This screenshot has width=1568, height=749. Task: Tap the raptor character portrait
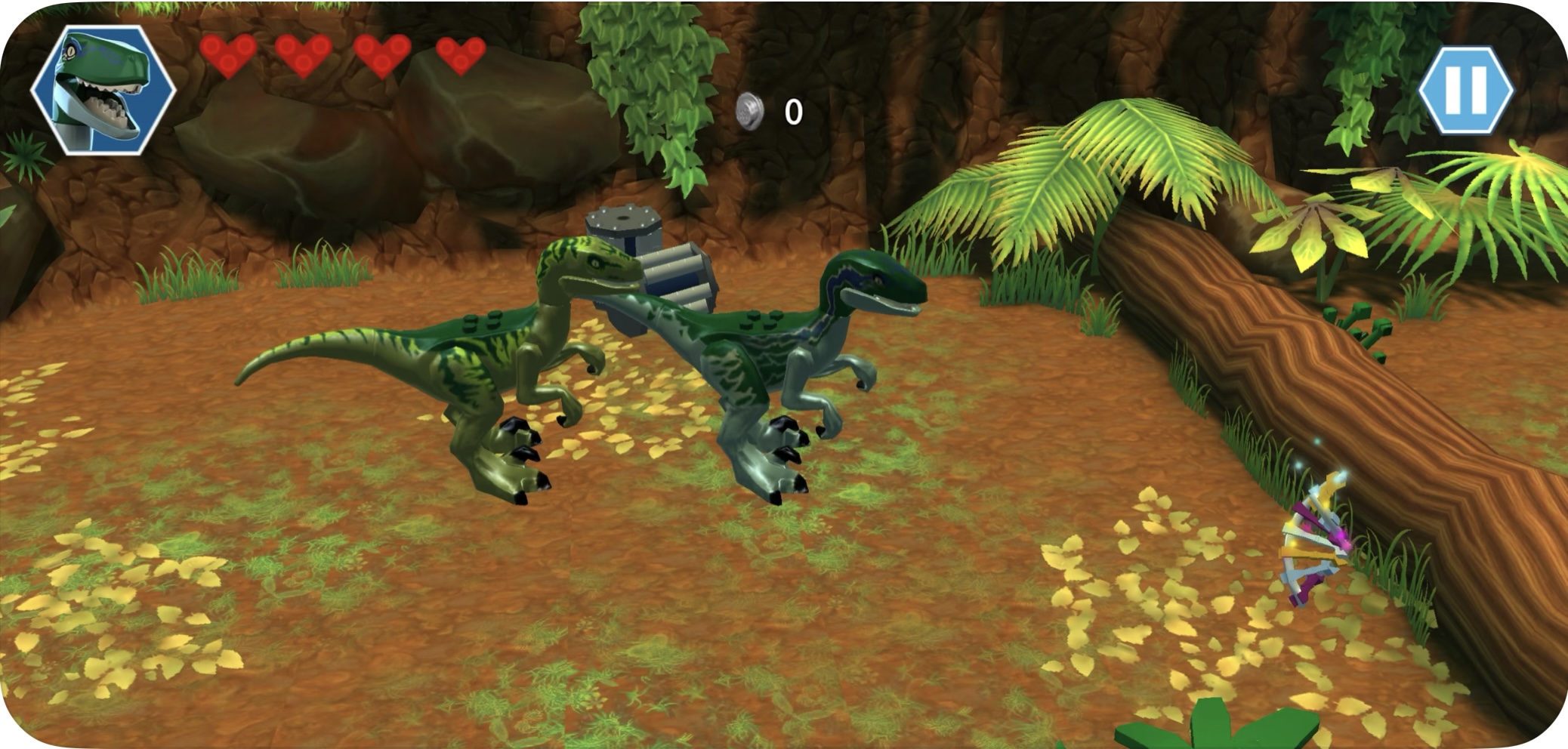103,91
